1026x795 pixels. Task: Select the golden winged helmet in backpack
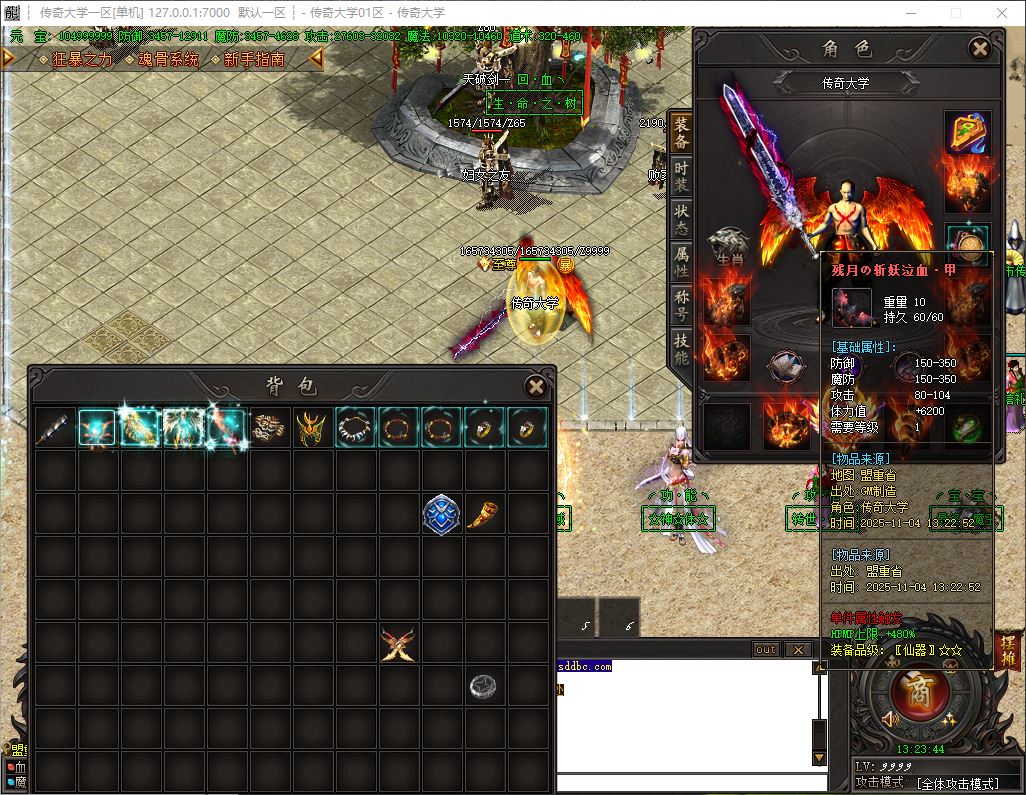(312, 428)
